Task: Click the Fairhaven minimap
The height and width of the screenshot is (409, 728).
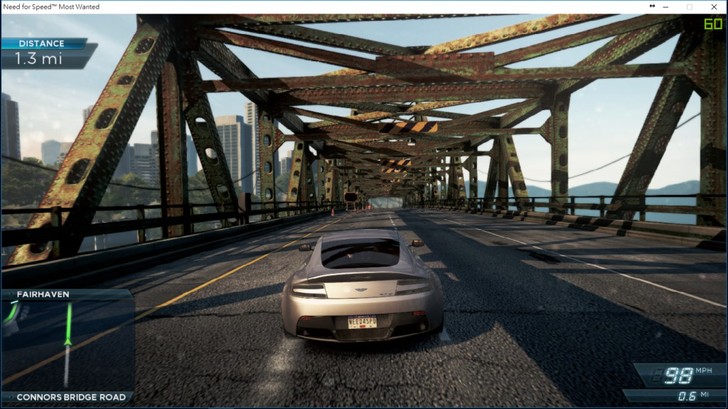Action: [66, 345]
